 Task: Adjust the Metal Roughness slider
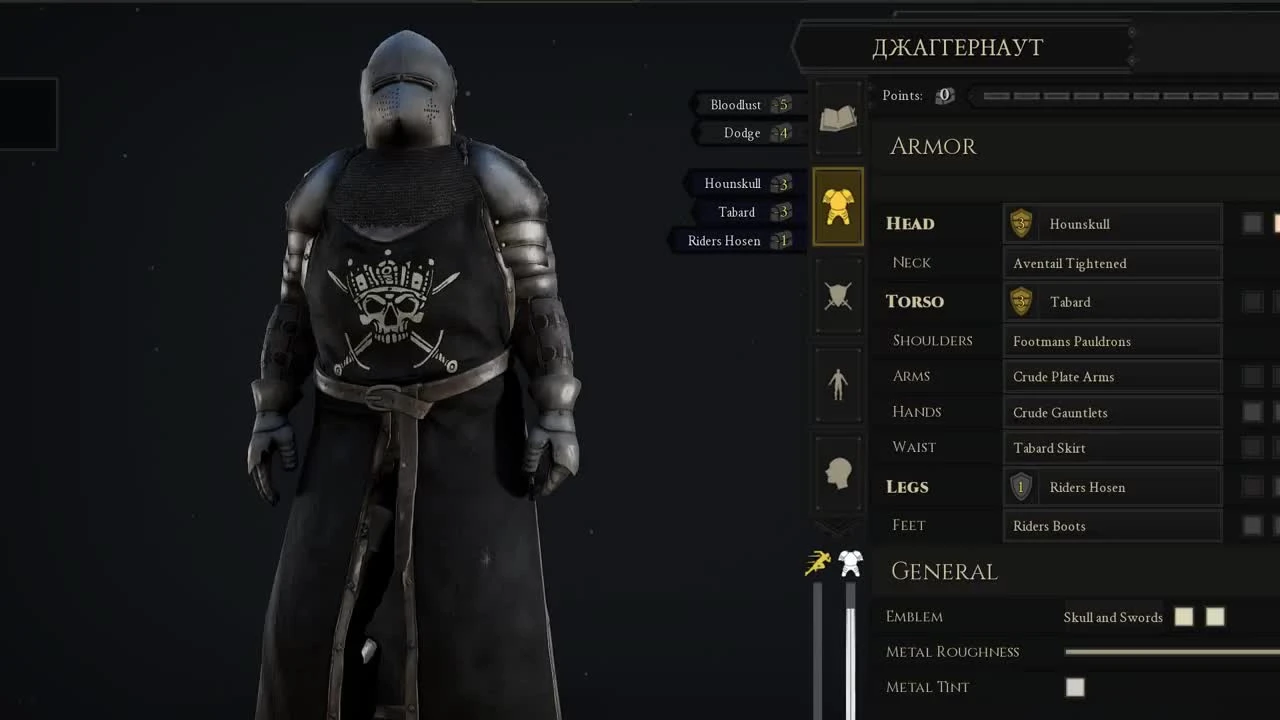1170,651
